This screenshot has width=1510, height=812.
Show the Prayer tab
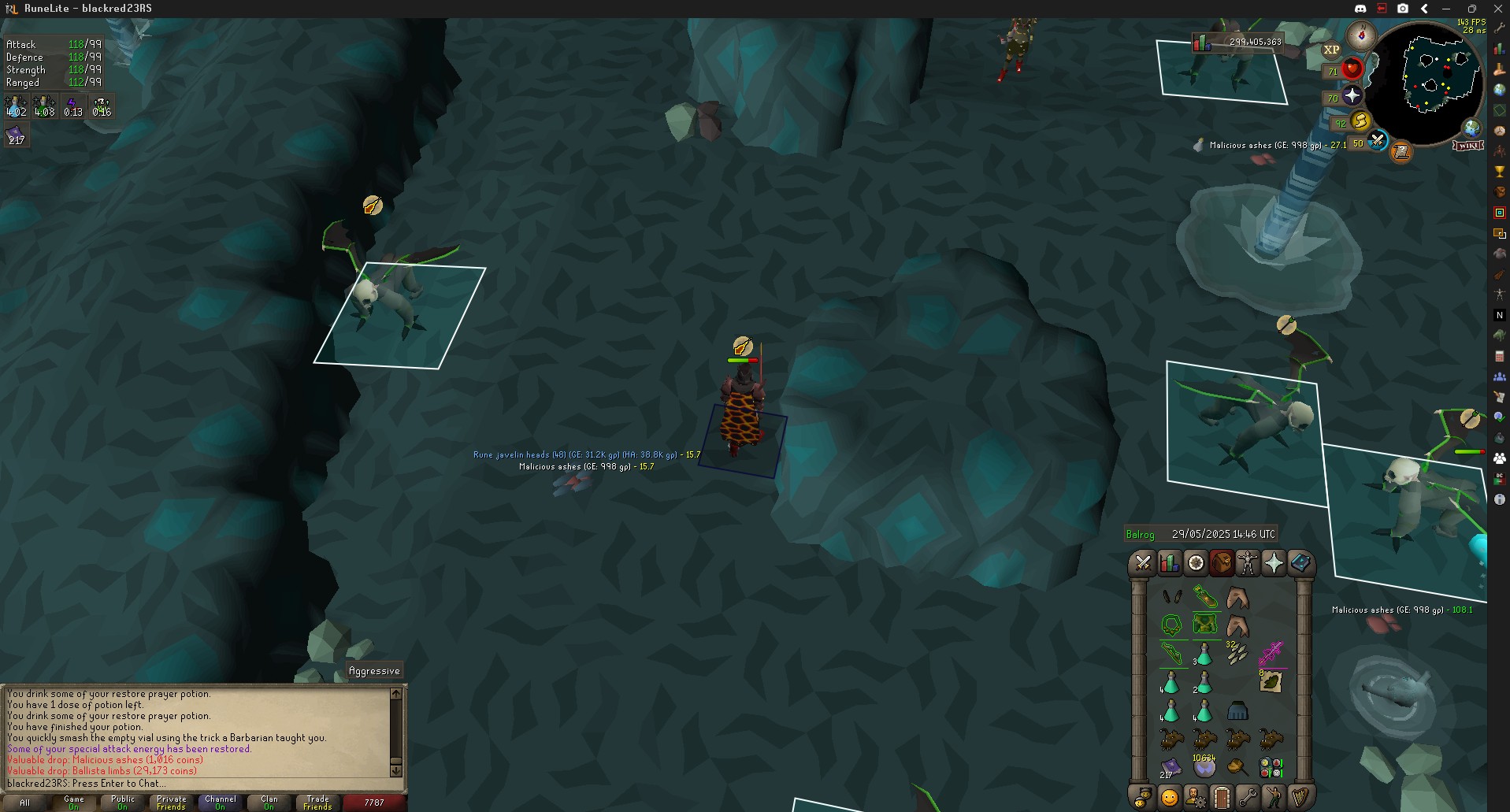pyautogui.click(x=1274, y=564)
